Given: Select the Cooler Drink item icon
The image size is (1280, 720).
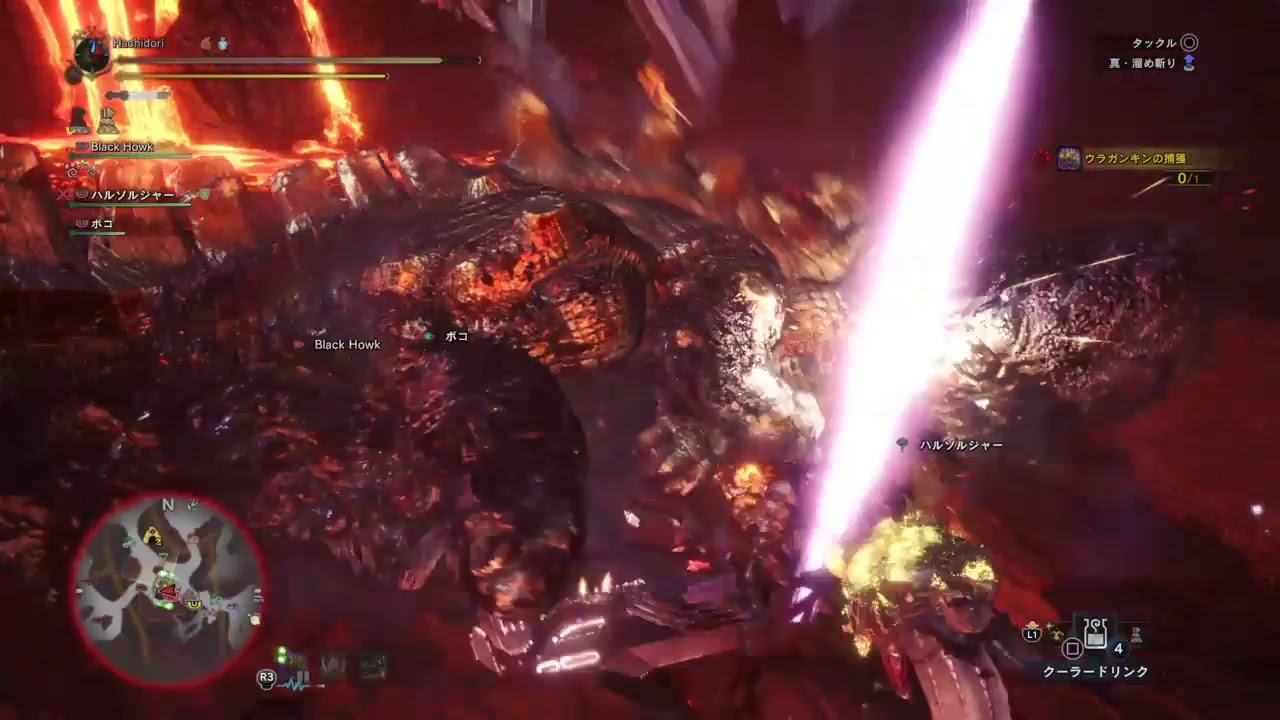Looking at the screenshot, I should (x=1095, y=632).
